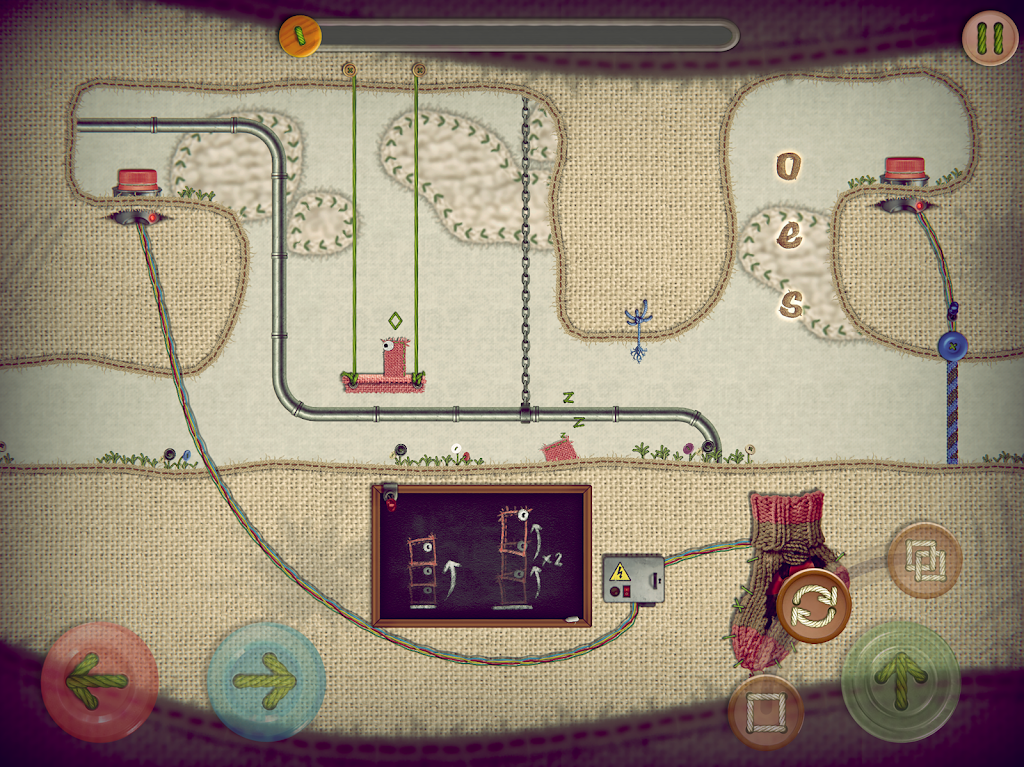Pause the game with the button icon
The image size is (1024, 767).
(989, 38)
